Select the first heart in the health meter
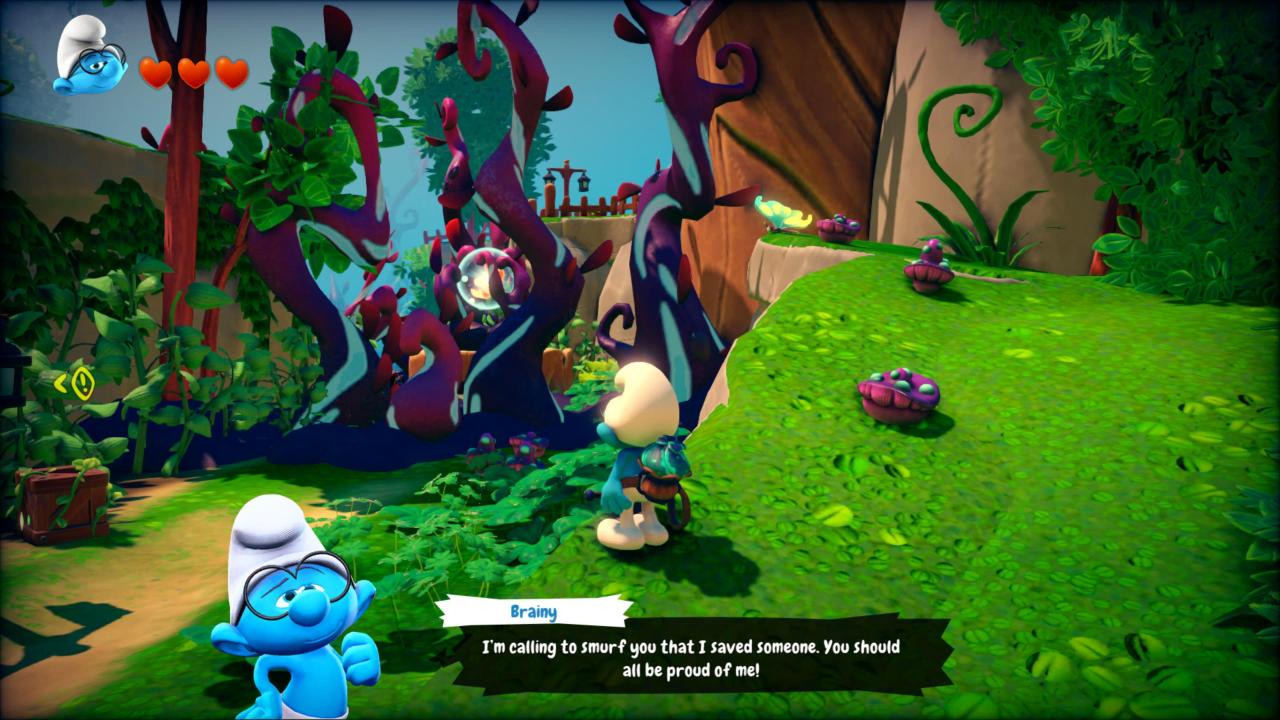Screen dimensions: 1280x720 [155, 73]
